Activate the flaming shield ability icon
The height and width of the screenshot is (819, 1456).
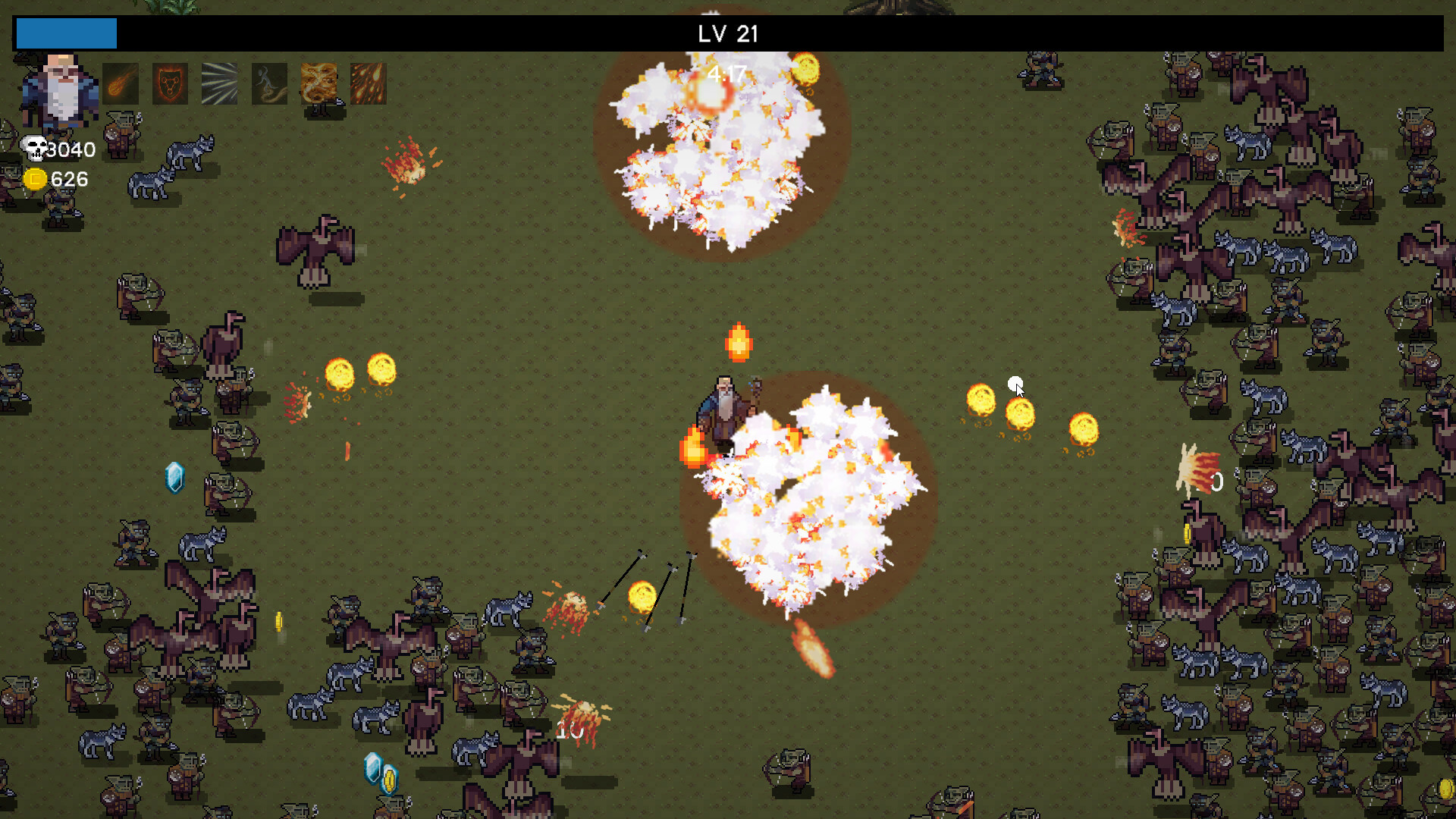(170, 83)
